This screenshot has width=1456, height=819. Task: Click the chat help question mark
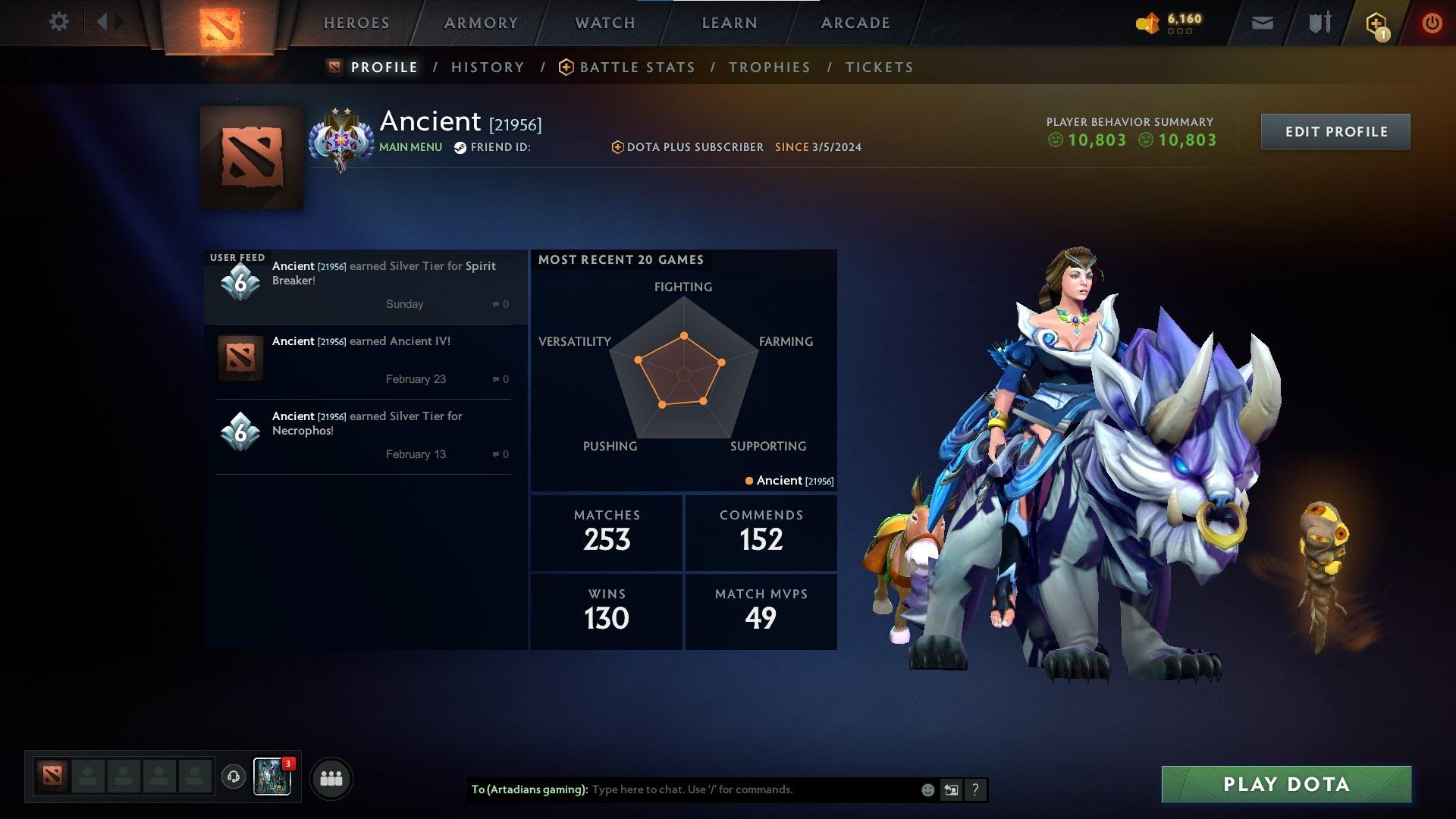pyautogui.click(x=975, y=789)
